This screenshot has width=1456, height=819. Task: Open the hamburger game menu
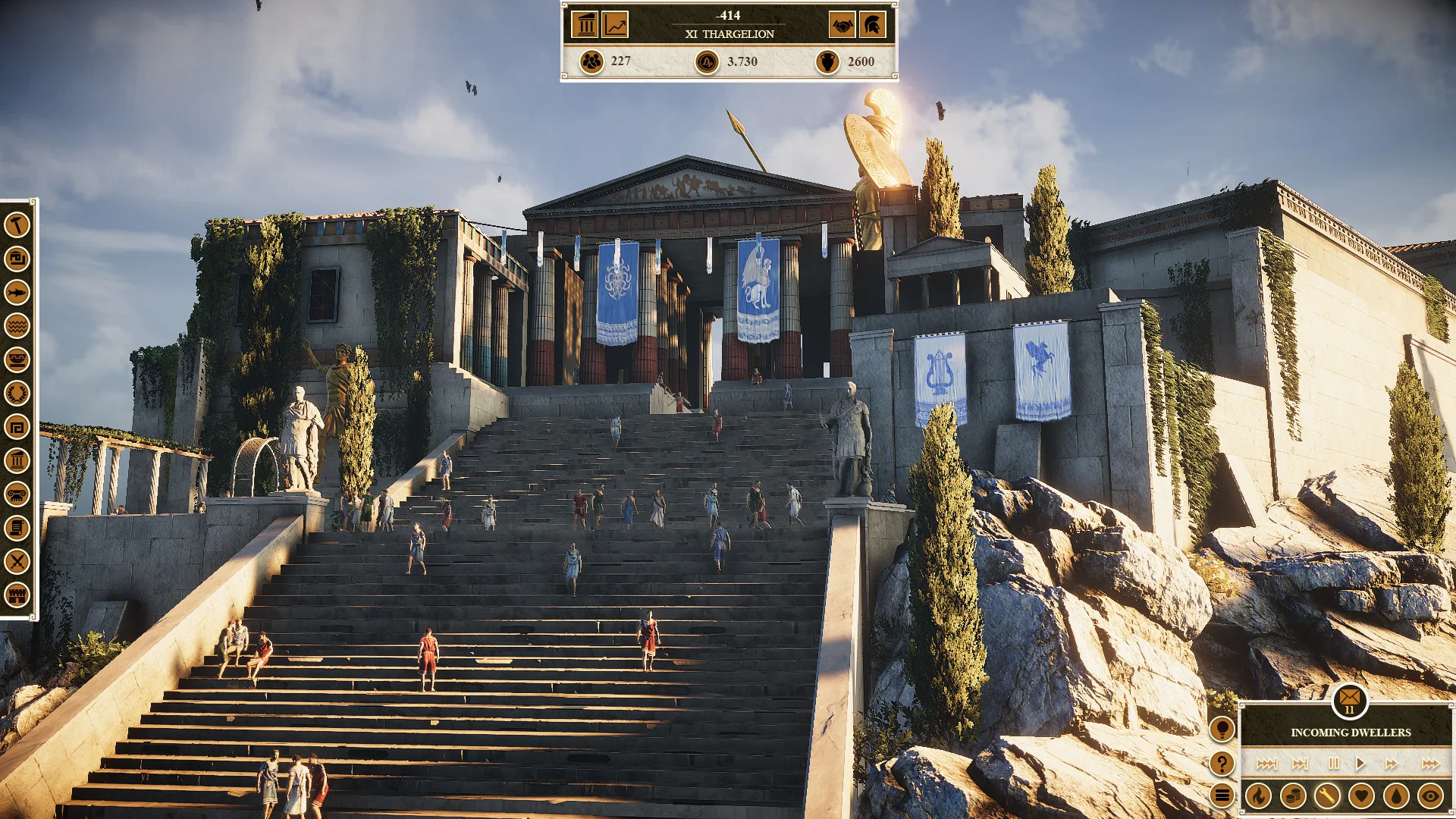[x=1222, y=794]
